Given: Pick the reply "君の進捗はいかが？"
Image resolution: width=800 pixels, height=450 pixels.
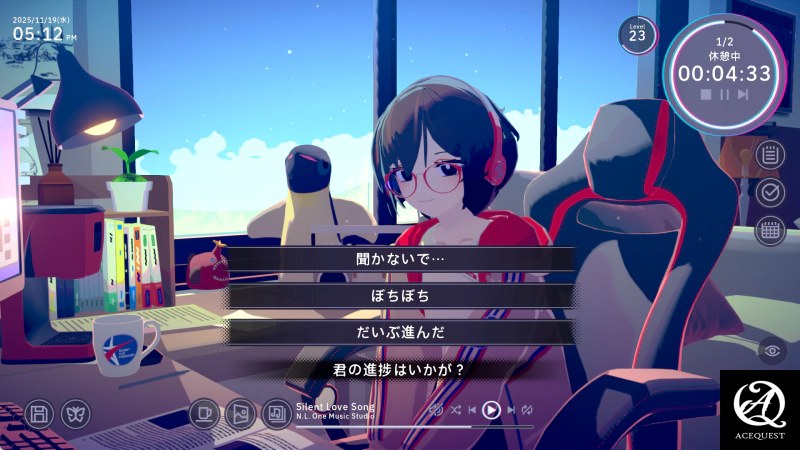Looking at the screenshot, I should [x=400, y=370].
